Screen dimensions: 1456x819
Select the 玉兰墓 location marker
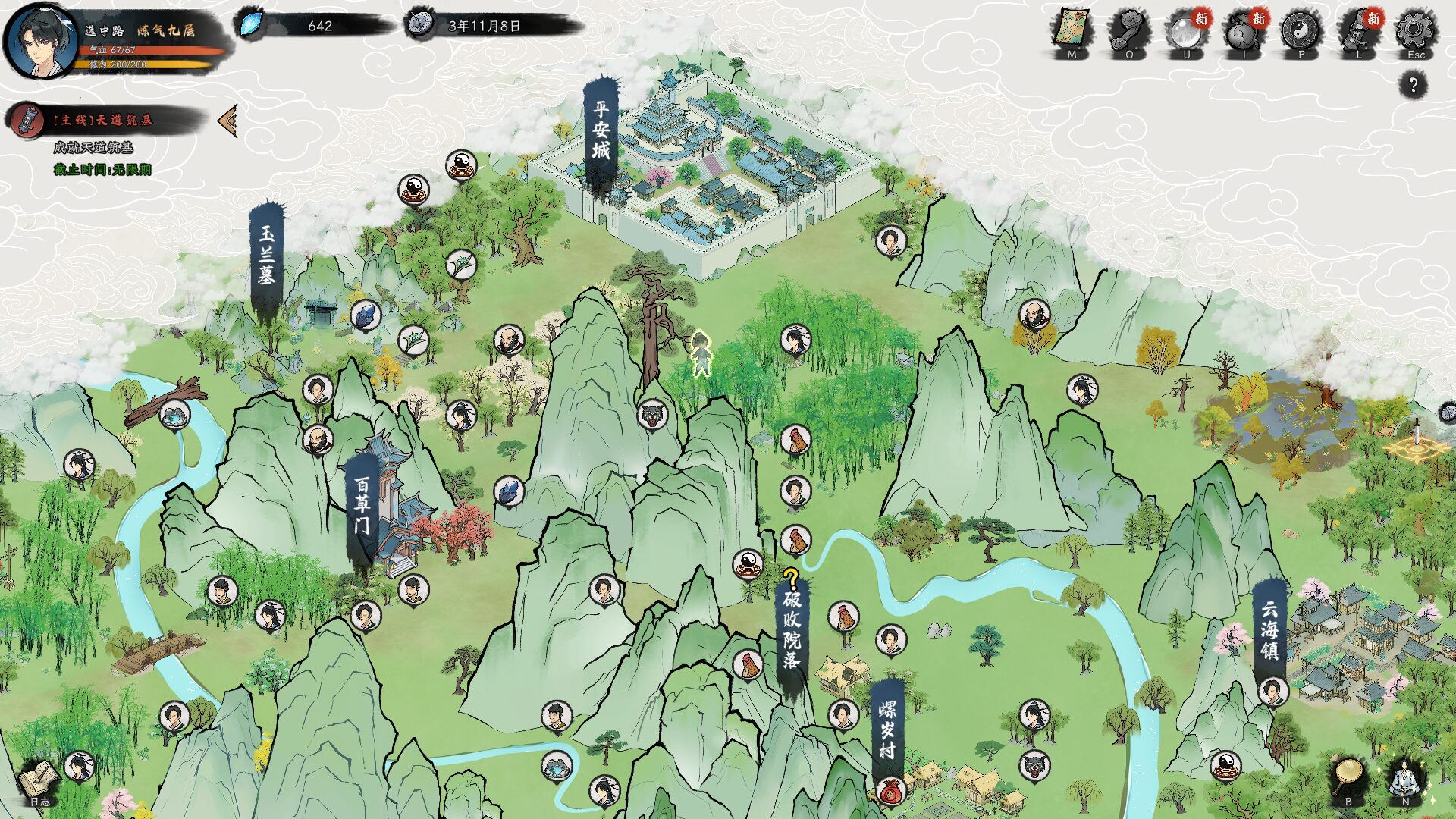click(266, 256)
